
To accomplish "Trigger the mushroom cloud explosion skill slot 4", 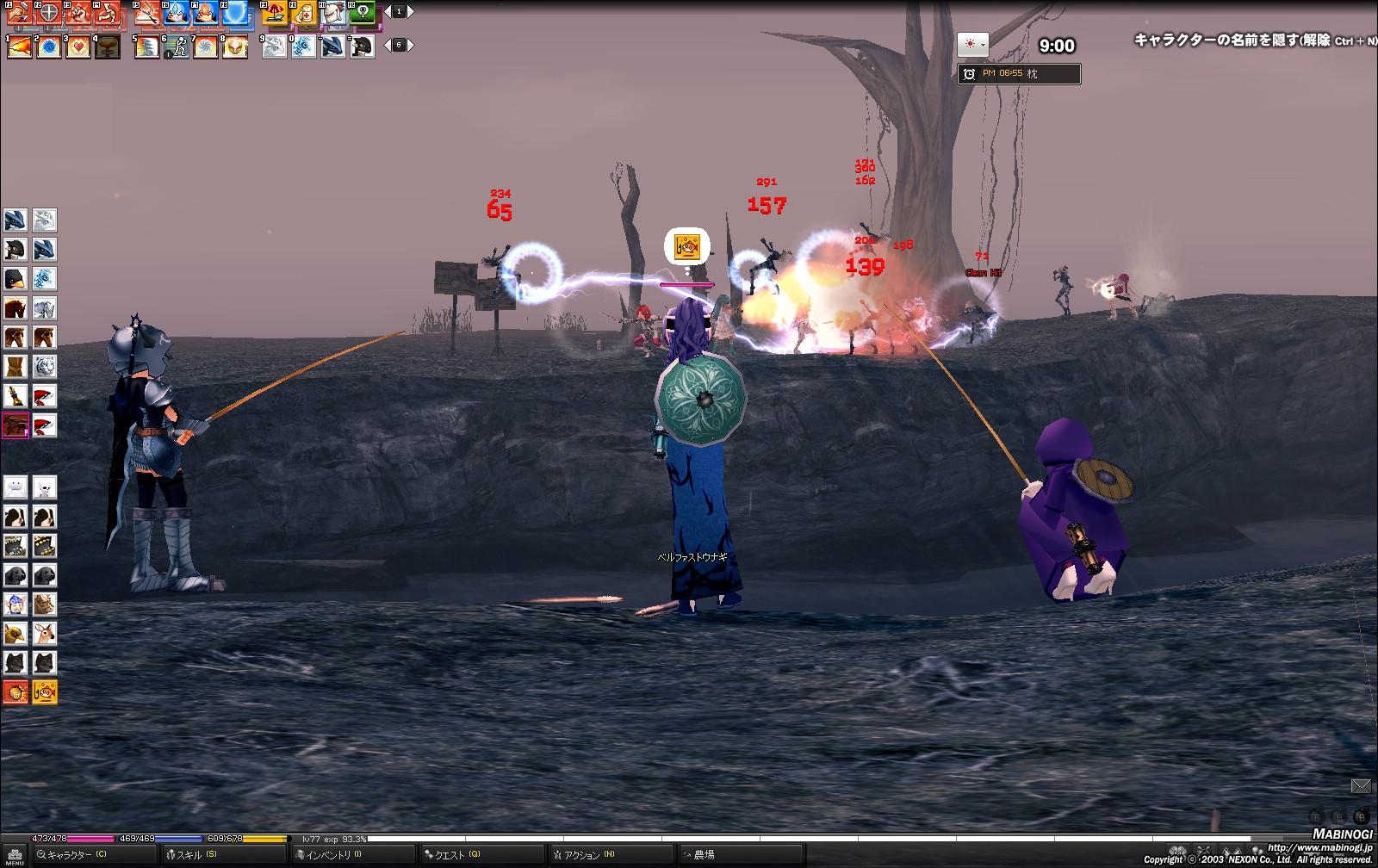I will pos(108,46).
